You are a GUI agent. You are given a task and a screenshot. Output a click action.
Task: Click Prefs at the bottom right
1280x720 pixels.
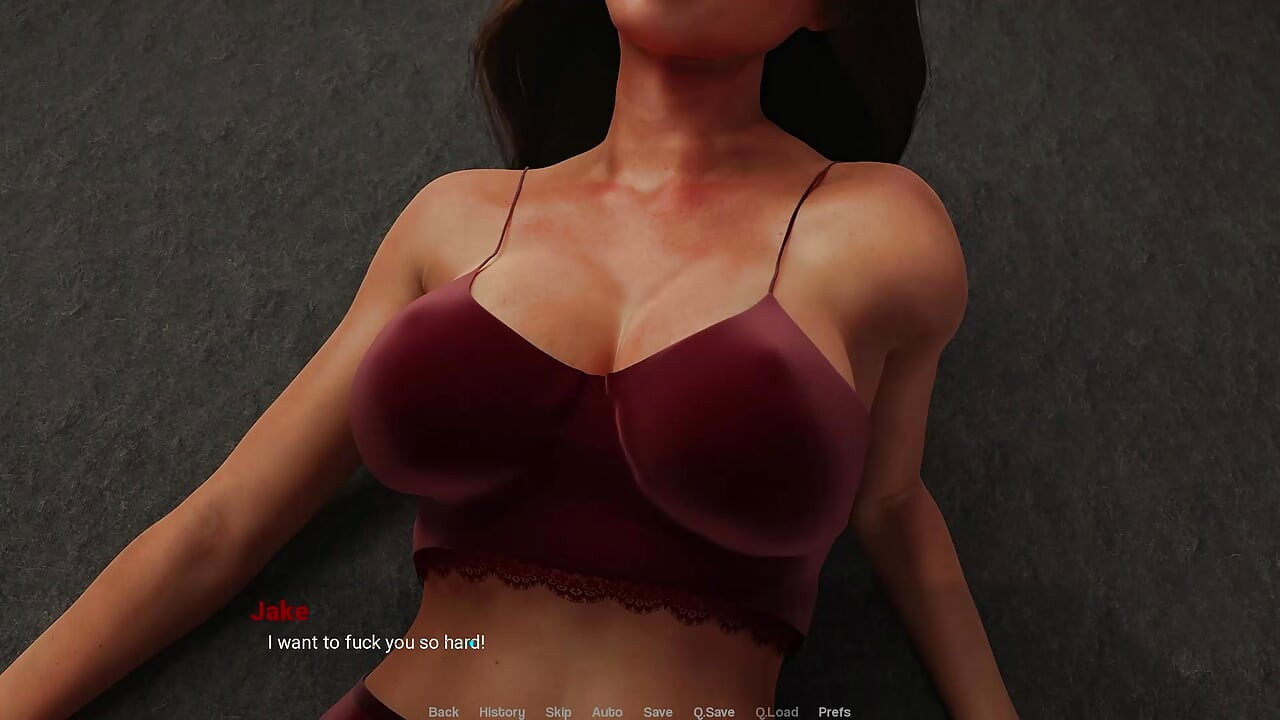tap(835, 711)
